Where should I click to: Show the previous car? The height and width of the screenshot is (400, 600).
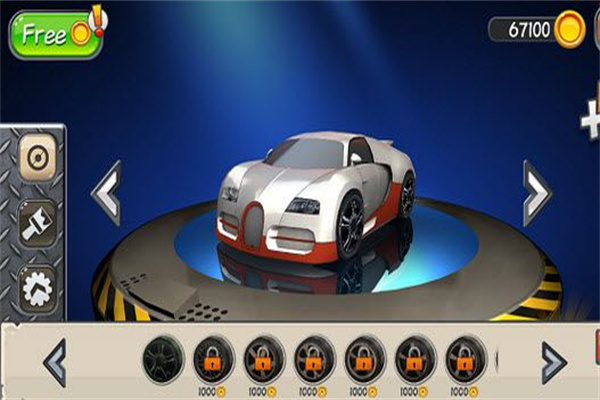[x=108, y=191]
